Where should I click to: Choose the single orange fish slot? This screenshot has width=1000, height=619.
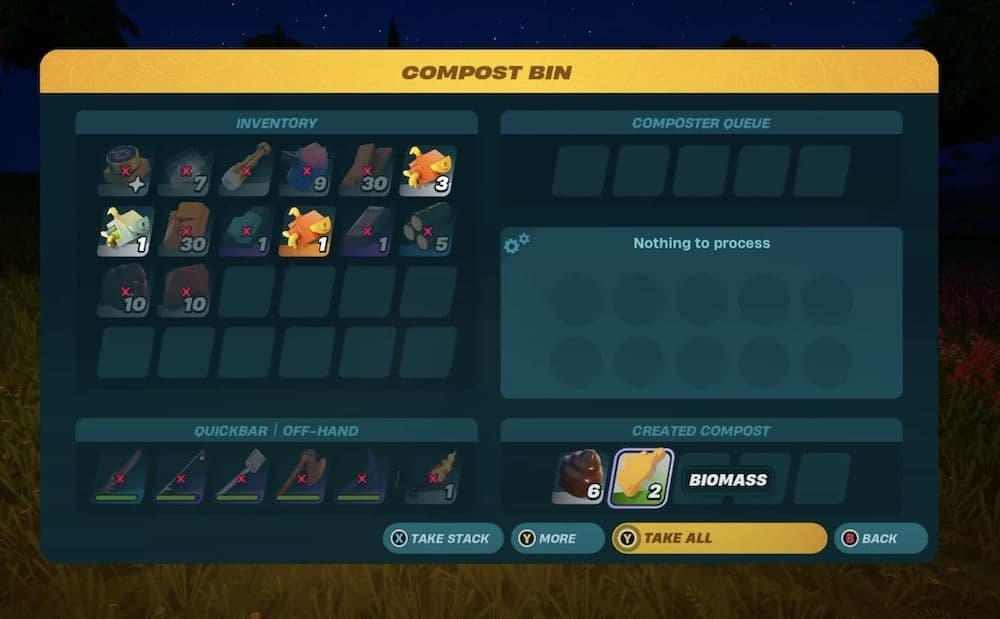click(x=308, y=230)
